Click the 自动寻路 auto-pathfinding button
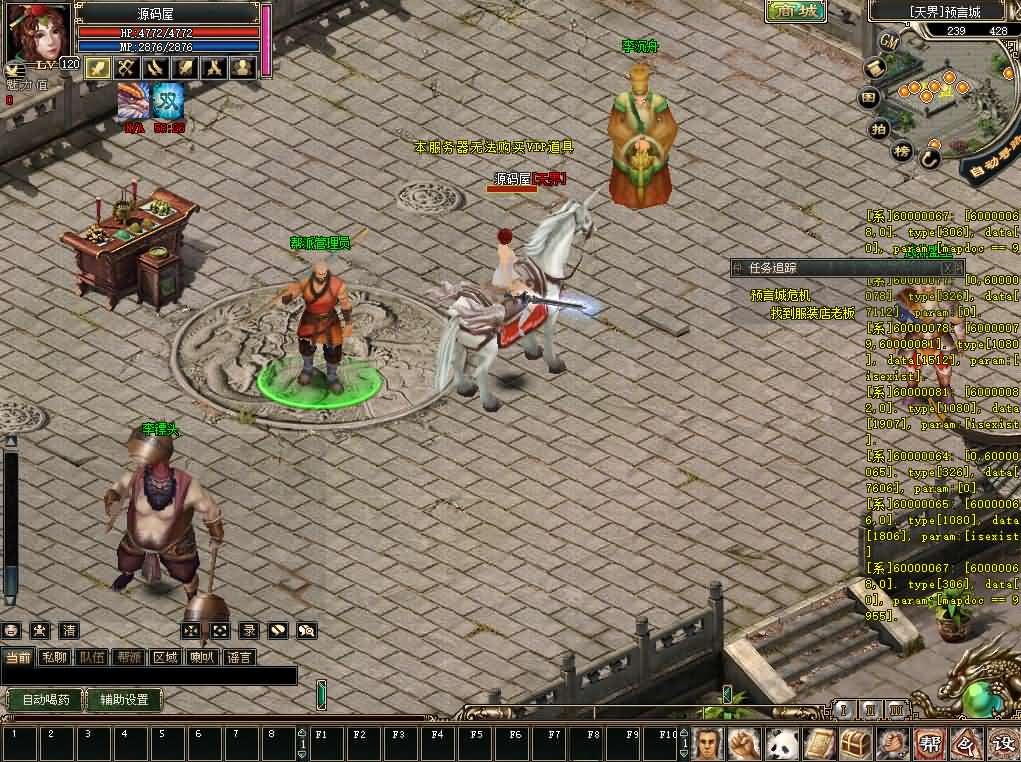The image size is (1021, 762). pyautogui.click(x=990, y=153)
